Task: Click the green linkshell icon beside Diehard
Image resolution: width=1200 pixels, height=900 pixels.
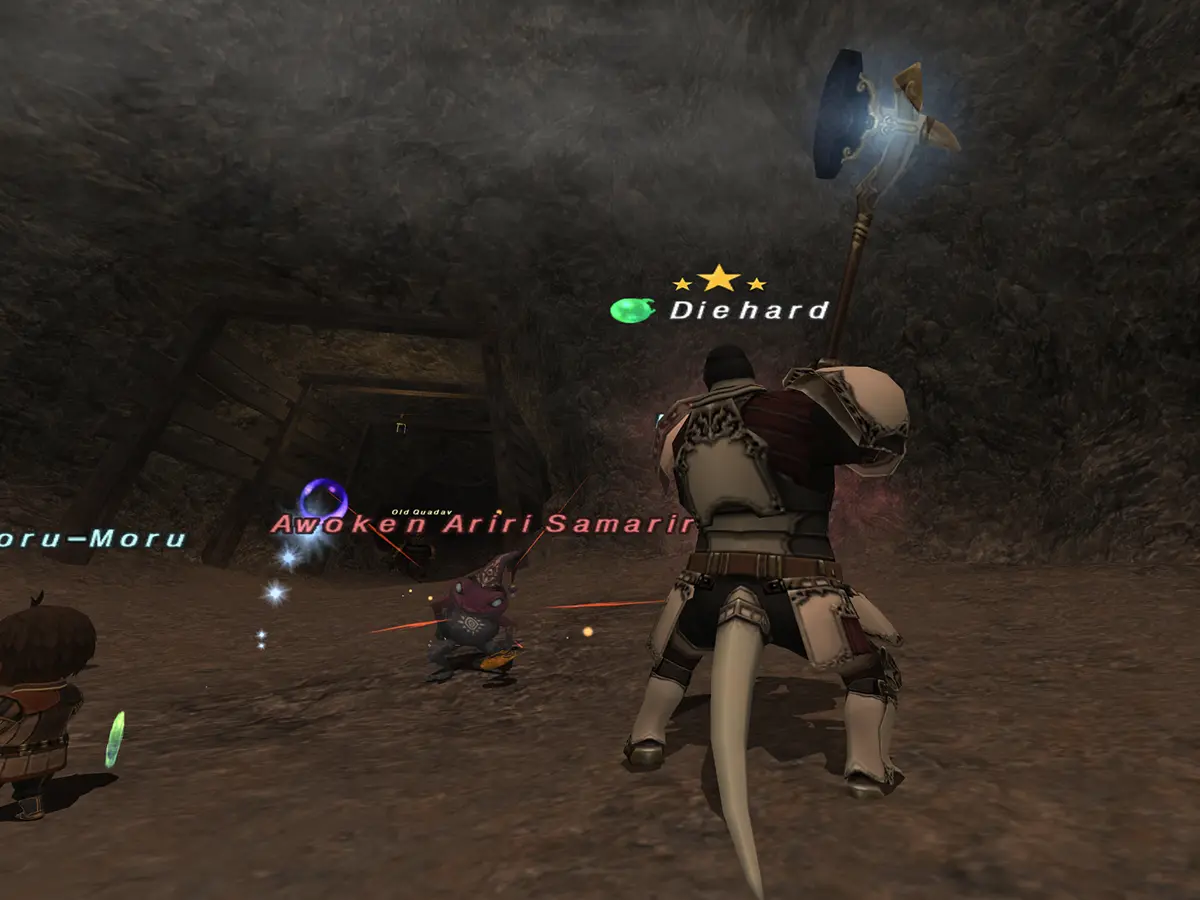Action: (x=631, y=309)
